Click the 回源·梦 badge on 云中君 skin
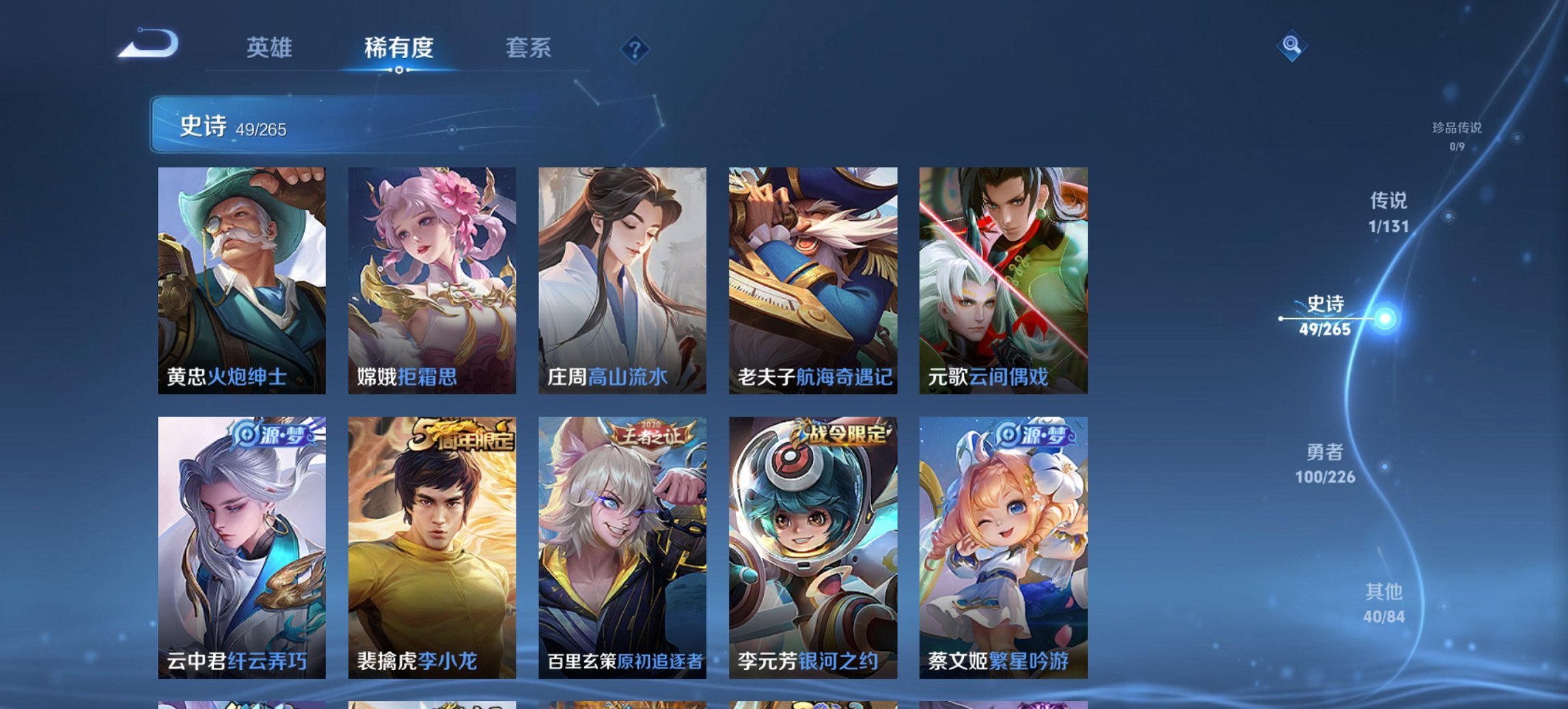The width and height of the screenshot is (1568, 709). 273,436
